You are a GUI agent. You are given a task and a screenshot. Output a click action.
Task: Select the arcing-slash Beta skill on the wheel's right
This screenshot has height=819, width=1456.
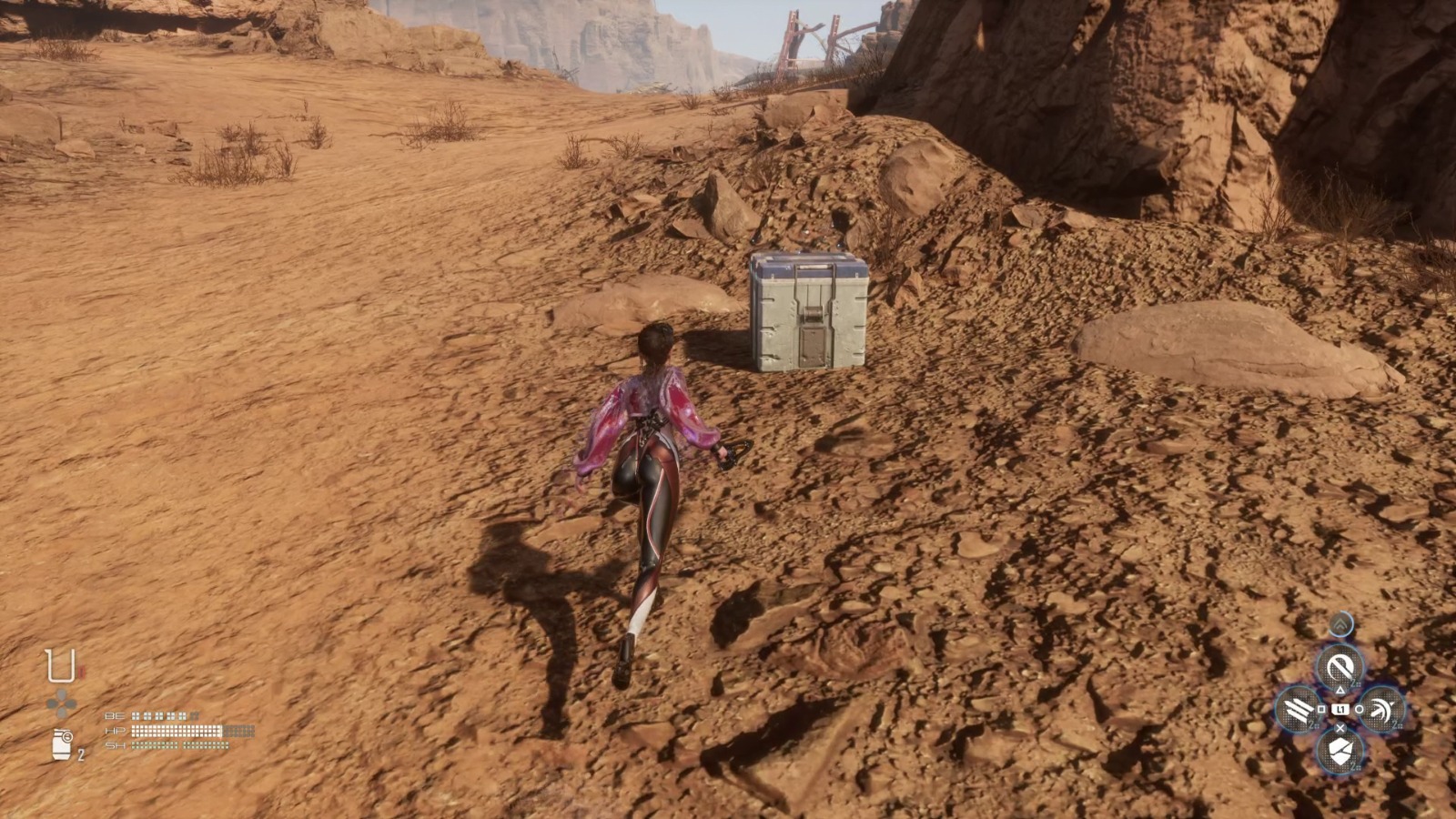pyautogui.click(x=1382, y=709)
